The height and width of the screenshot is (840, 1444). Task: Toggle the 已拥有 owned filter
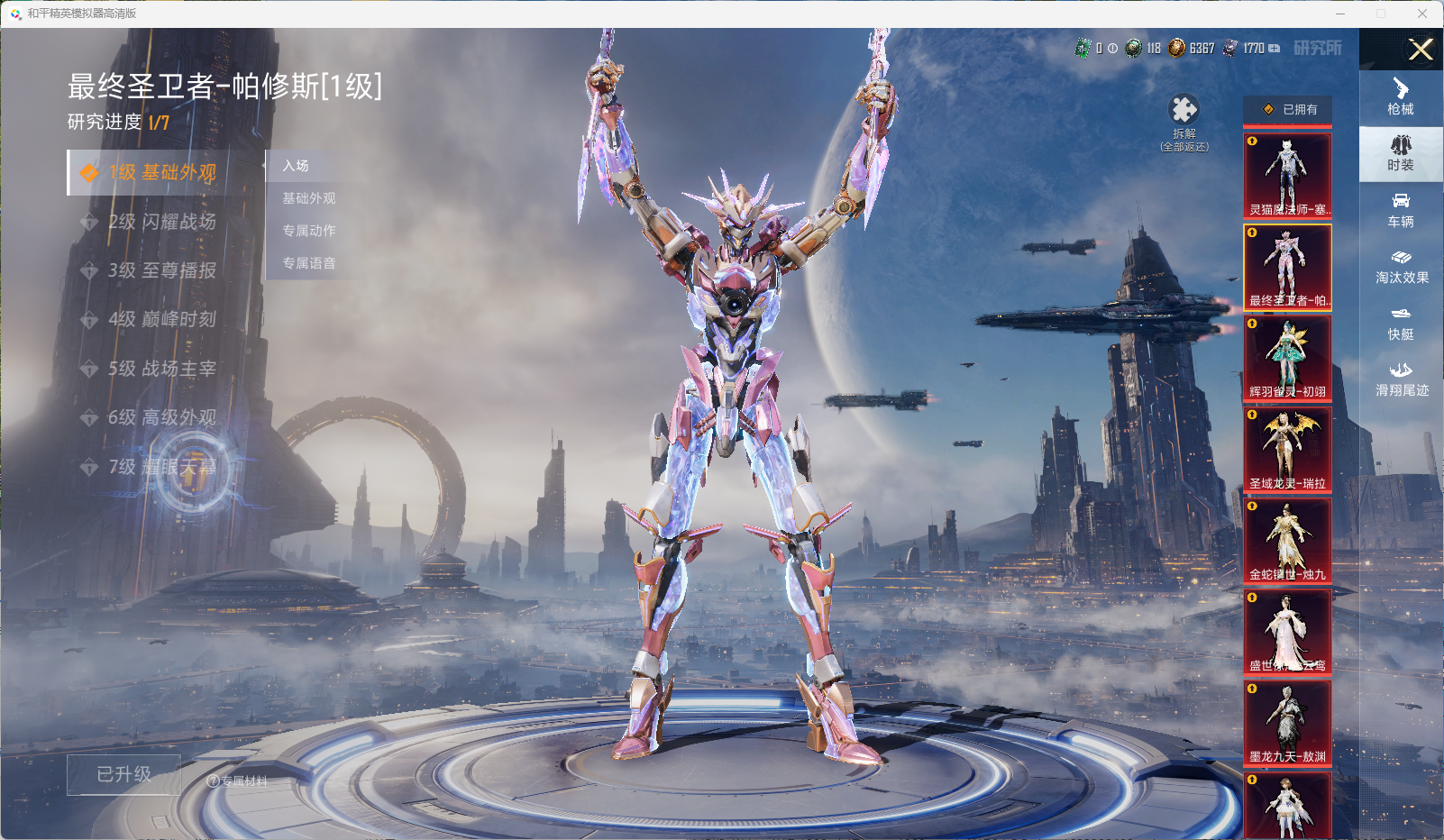(x=1287, y=109)
